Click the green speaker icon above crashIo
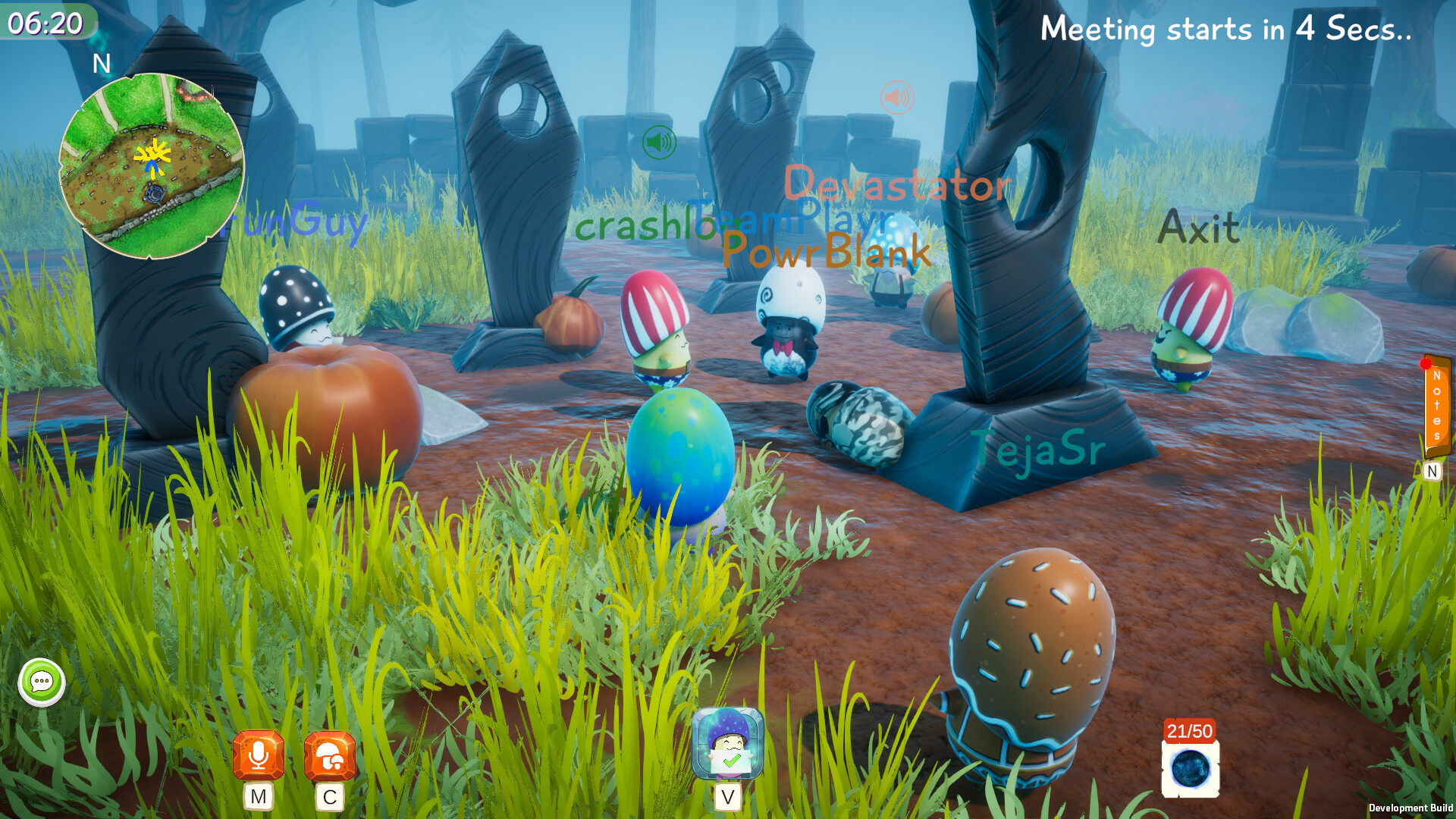This screenshot has height=819, width=1456. point(658,143)
